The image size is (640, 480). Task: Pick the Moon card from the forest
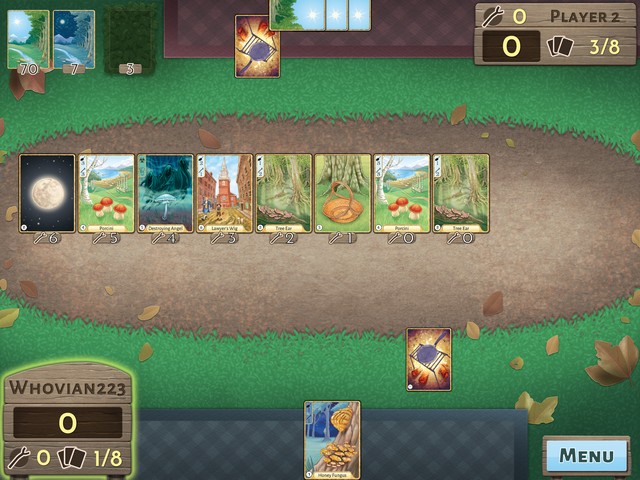[x=47, y=193]
